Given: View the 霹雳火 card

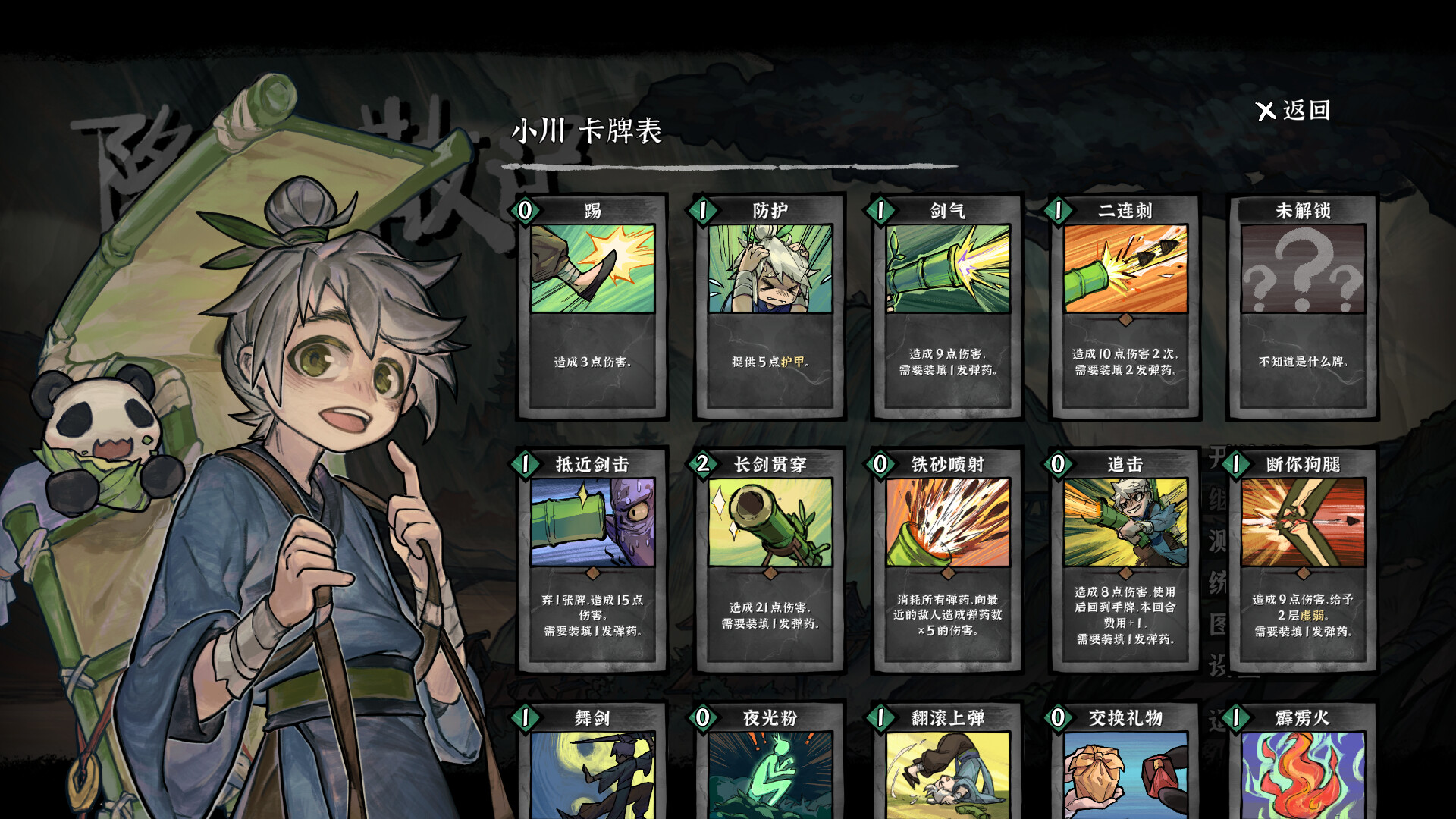Looking at the screenshot, I should (1301, 766).
